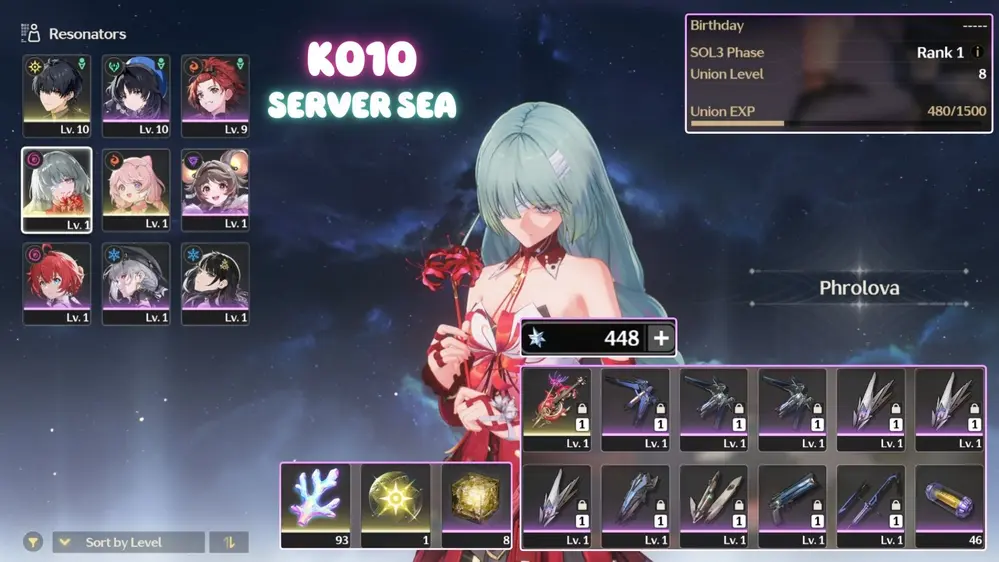Viewport: 999px width, 562px height.
Task: Choose the blue-beret resonator portrait
Action: tap(136, 96)
